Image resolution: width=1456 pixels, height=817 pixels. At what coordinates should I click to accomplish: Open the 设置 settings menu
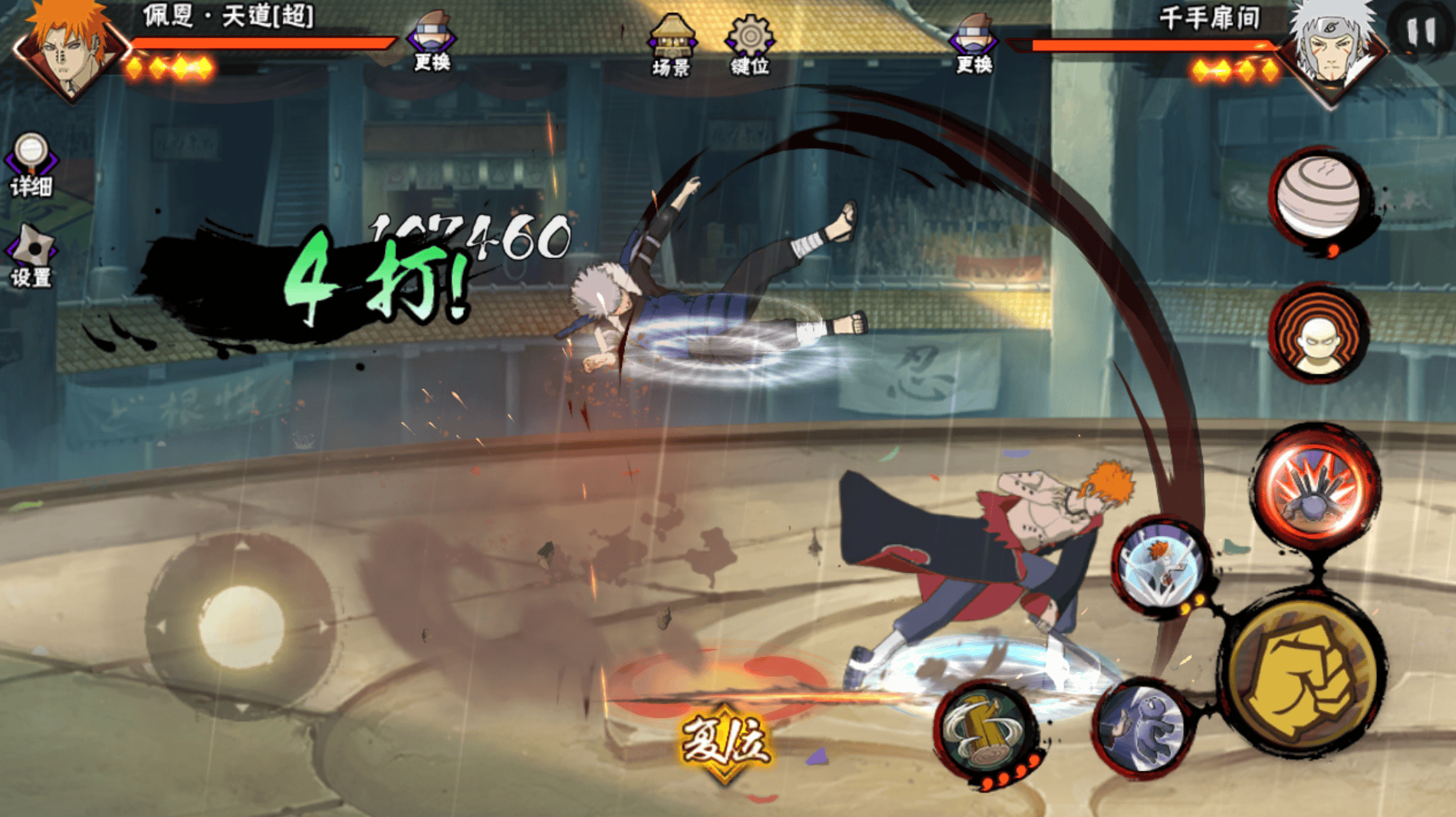pyautogui.click(x=31, y=257)
